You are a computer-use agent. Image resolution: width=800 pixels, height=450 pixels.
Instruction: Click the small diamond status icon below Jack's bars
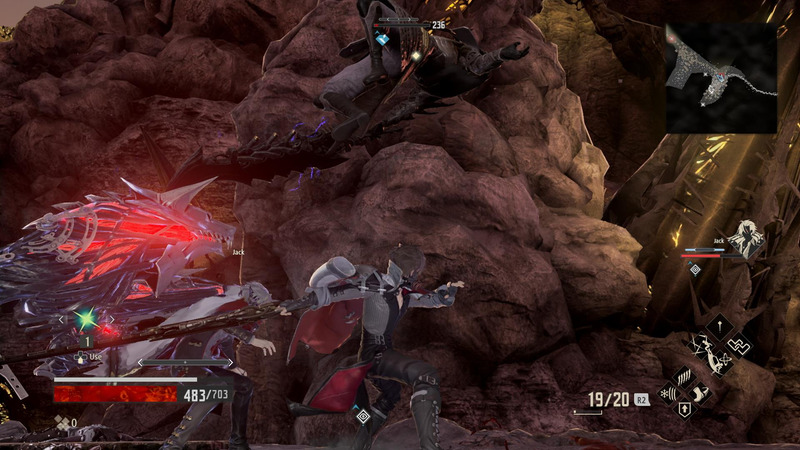tap(695, 269)
